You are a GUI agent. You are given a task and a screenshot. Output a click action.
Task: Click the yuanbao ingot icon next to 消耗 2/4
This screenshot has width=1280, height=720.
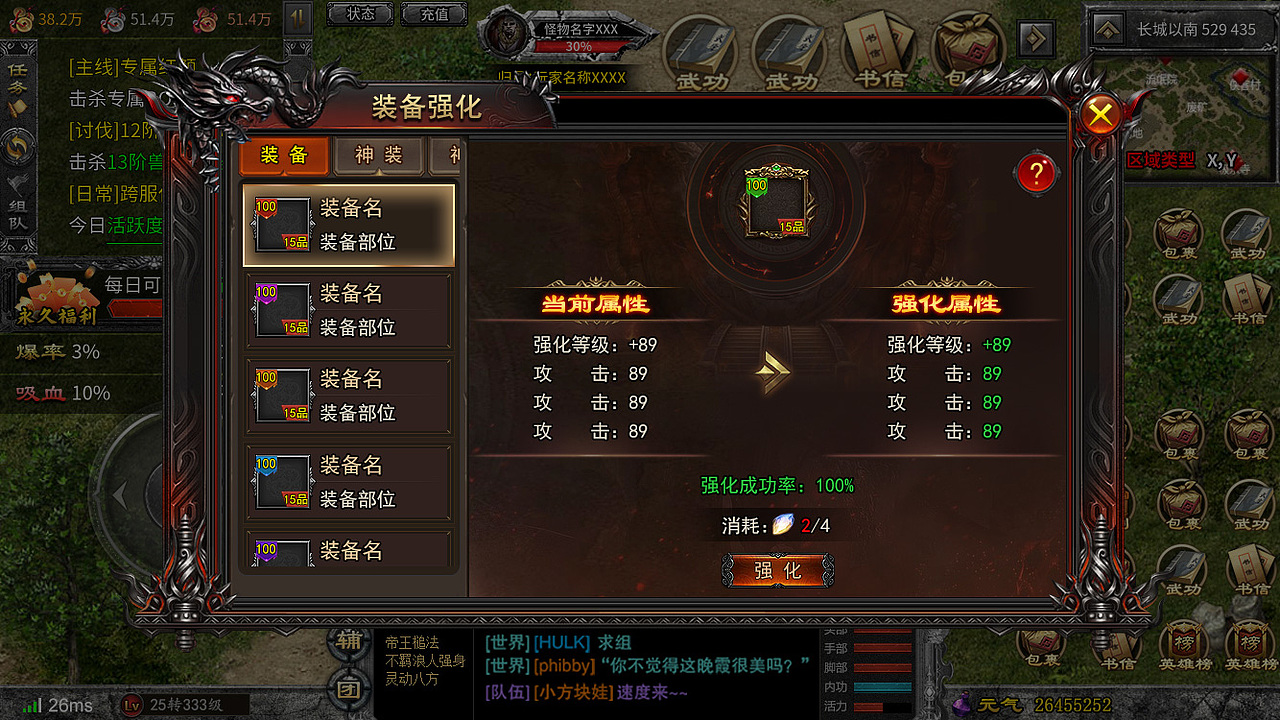[x=781, y=524]
